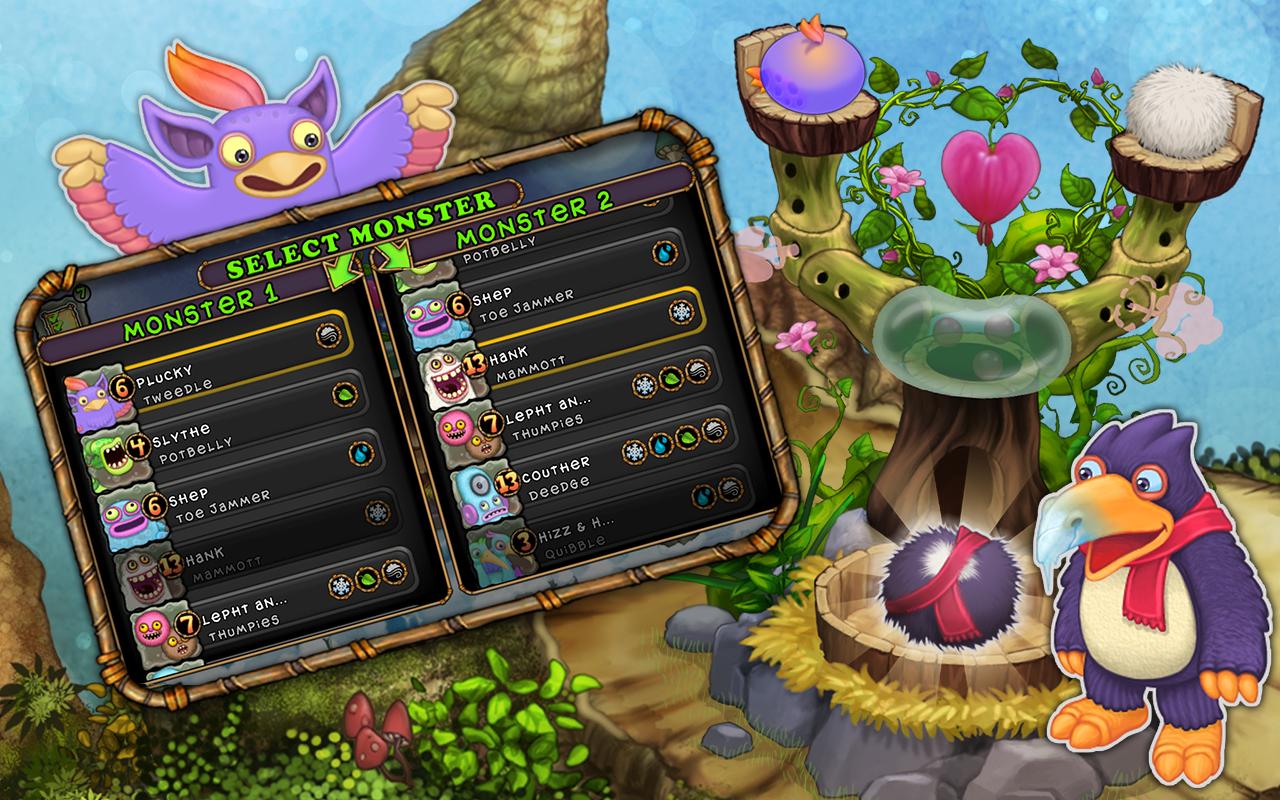The width and height of the screenshot is (1280, 800).
Task: Click the water droplet icon on Slythe's Potbelly row
Action: coord(360,455)
